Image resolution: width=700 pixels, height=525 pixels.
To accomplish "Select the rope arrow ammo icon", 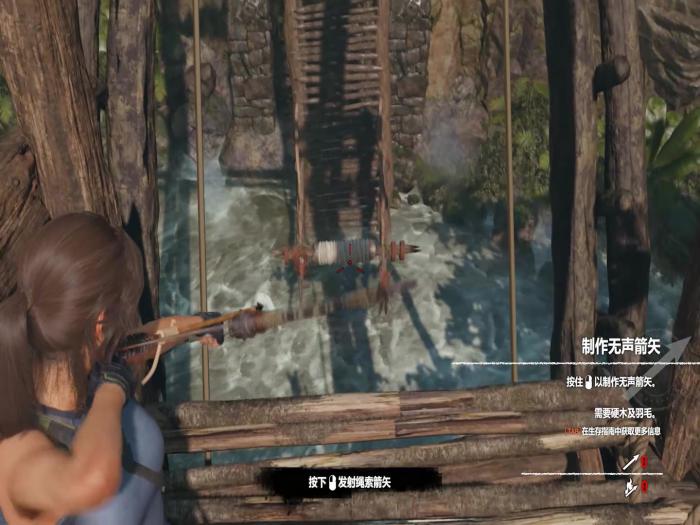I will 631,488.
